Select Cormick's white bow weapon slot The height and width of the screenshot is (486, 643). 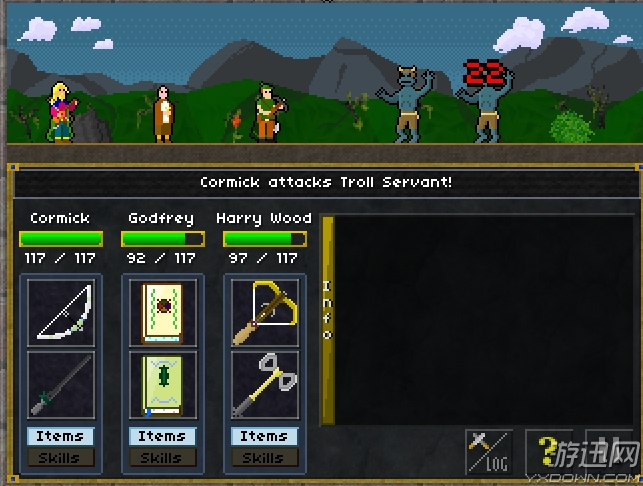(x=61, y=313)
